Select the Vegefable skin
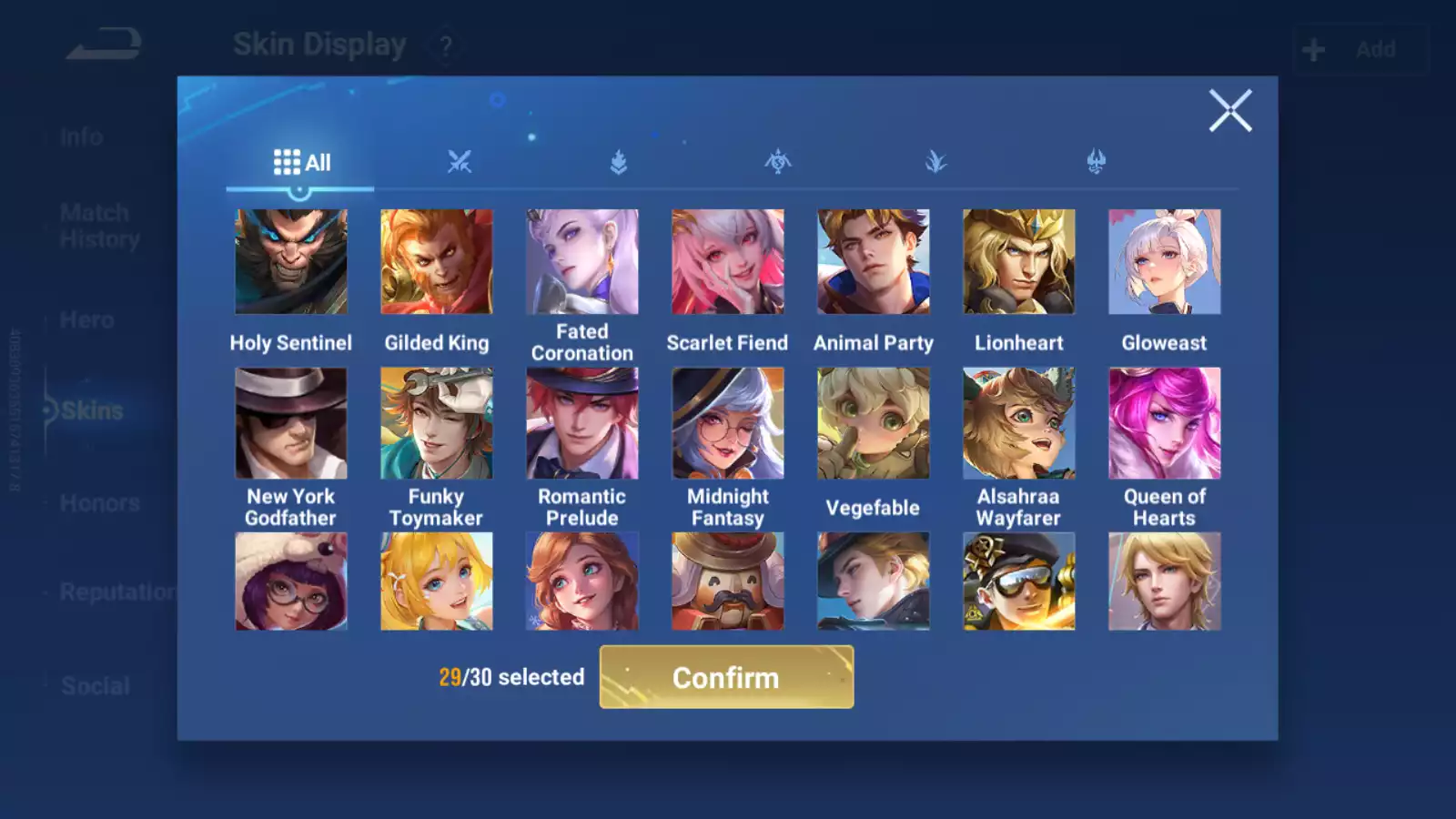 coord(874,423)
